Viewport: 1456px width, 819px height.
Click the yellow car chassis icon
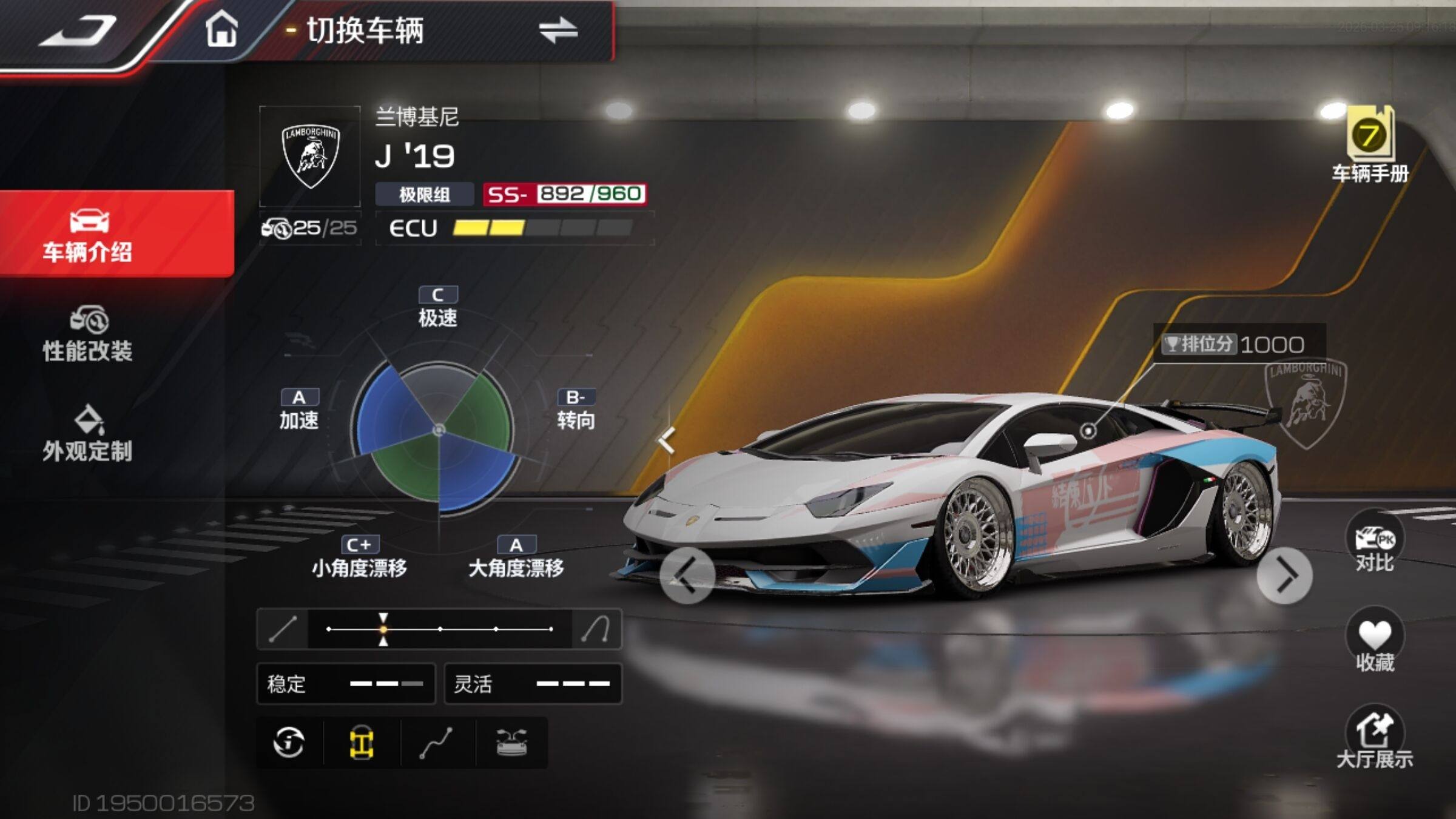click(x=362, y=743)
